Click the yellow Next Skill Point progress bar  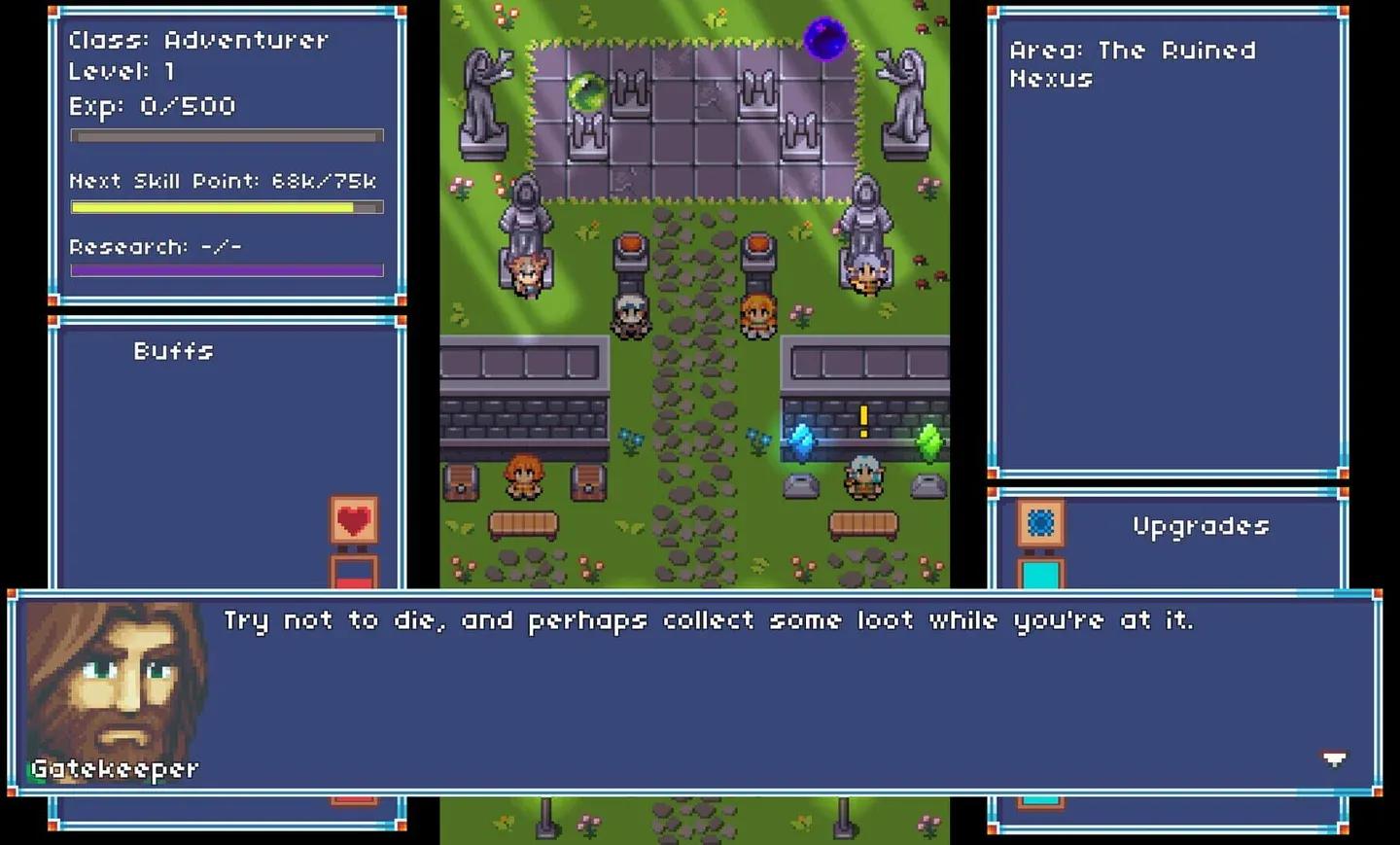(226, 206)
